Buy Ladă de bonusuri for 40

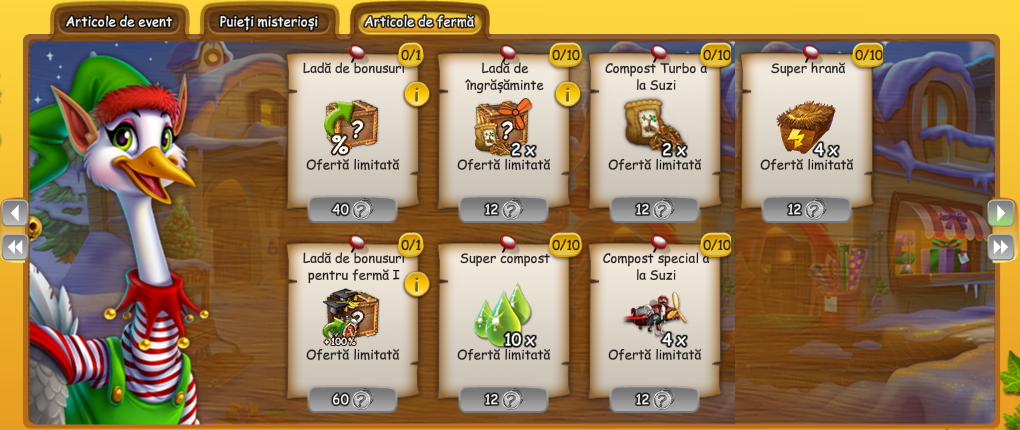pyautogui.click(x=352, y=210)
